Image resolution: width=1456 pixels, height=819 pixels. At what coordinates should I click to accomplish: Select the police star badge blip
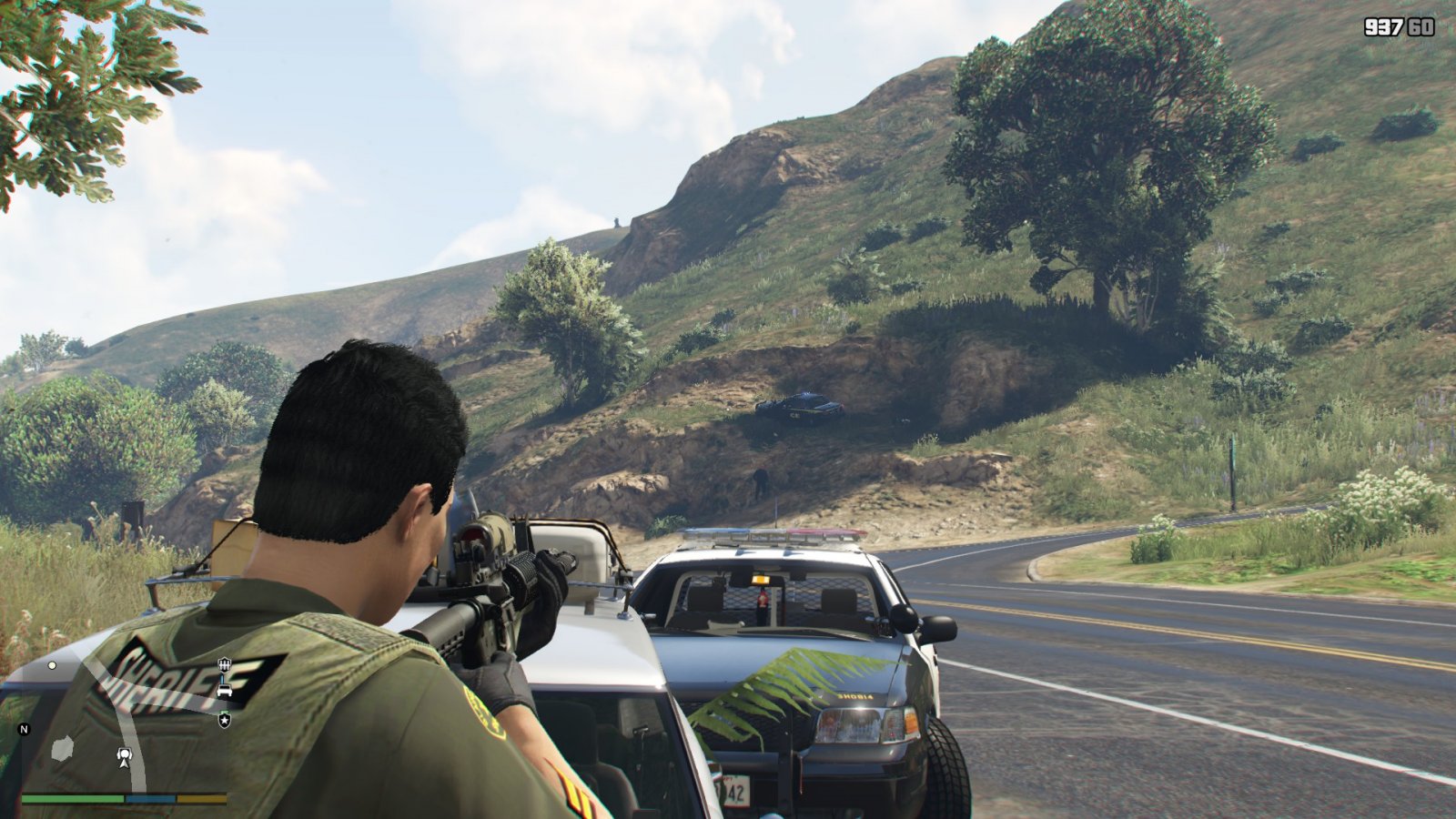[224, 720]
